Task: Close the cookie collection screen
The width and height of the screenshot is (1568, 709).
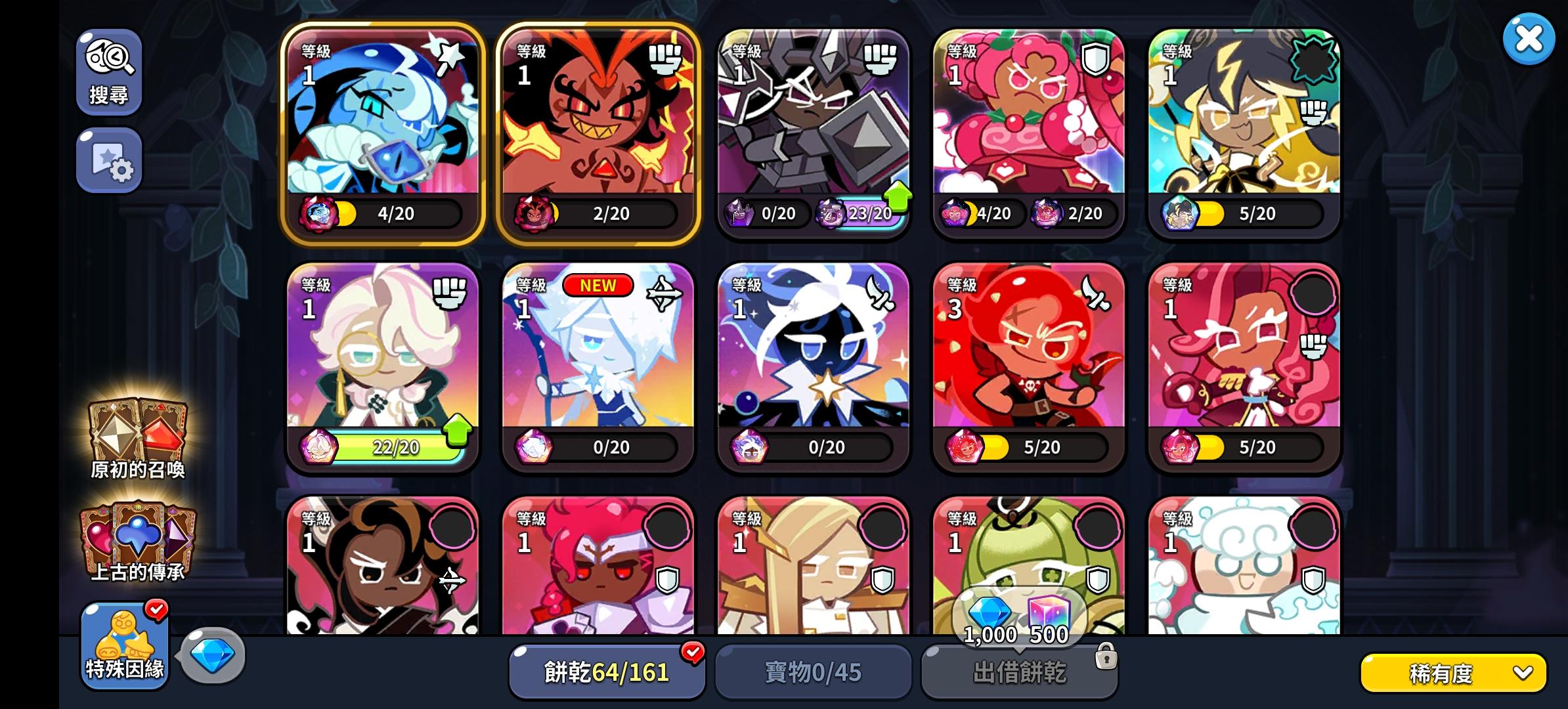Action: pos(1529,38)
